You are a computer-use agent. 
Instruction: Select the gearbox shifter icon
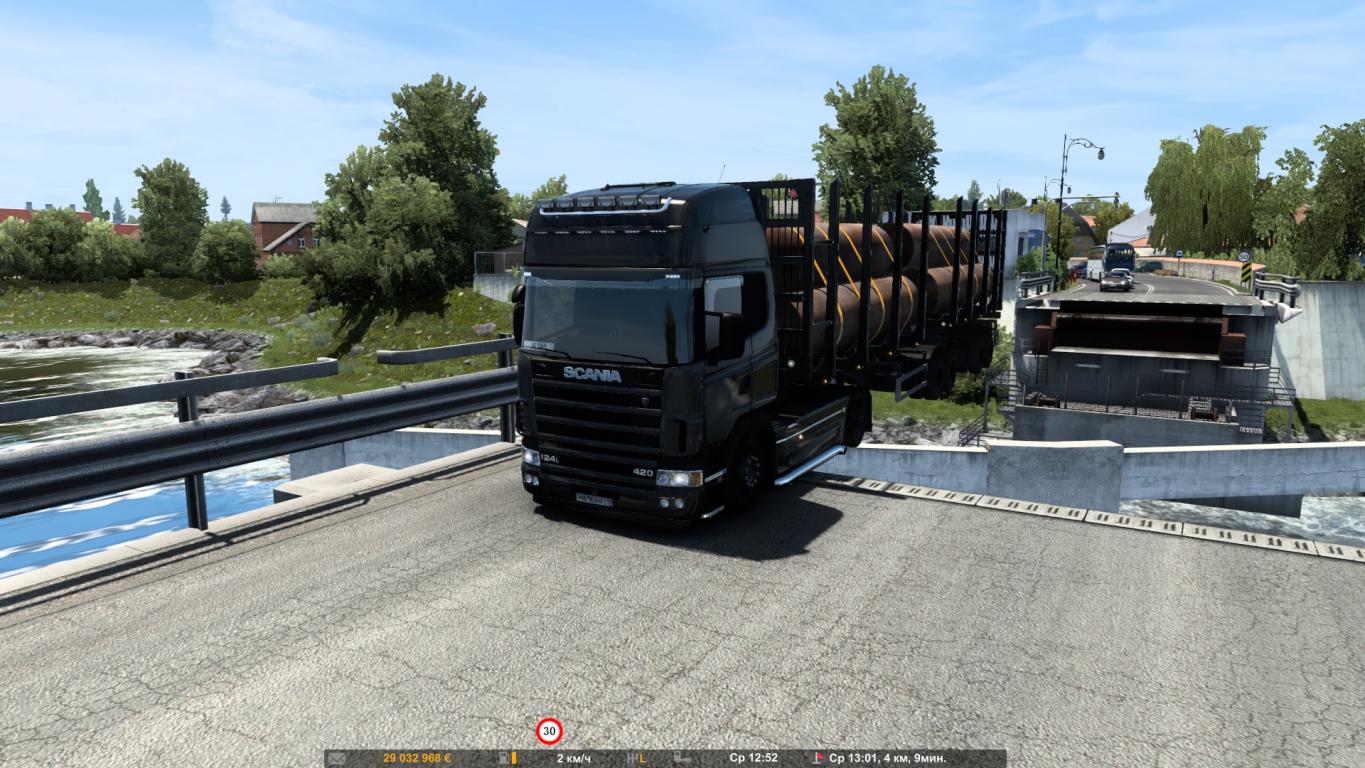631,759
